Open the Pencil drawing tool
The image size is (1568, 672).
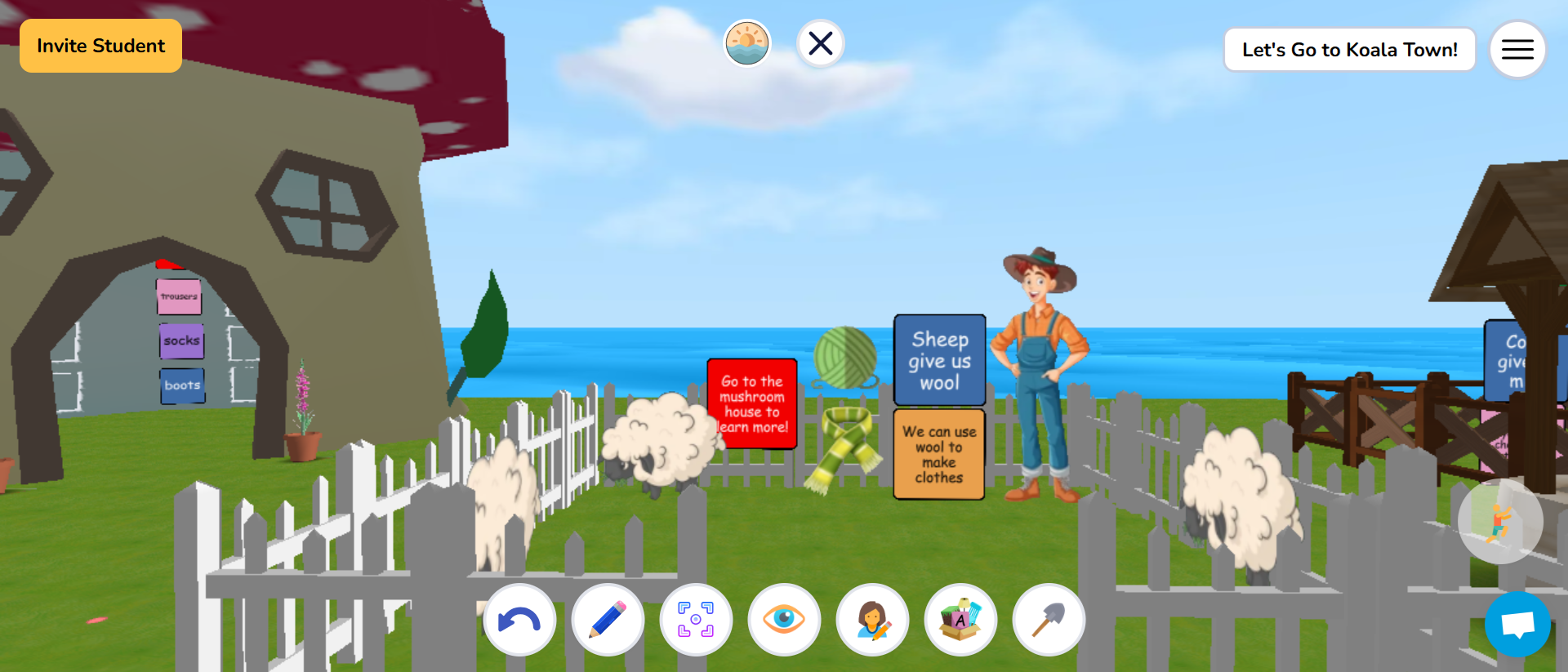pos(608,620)
